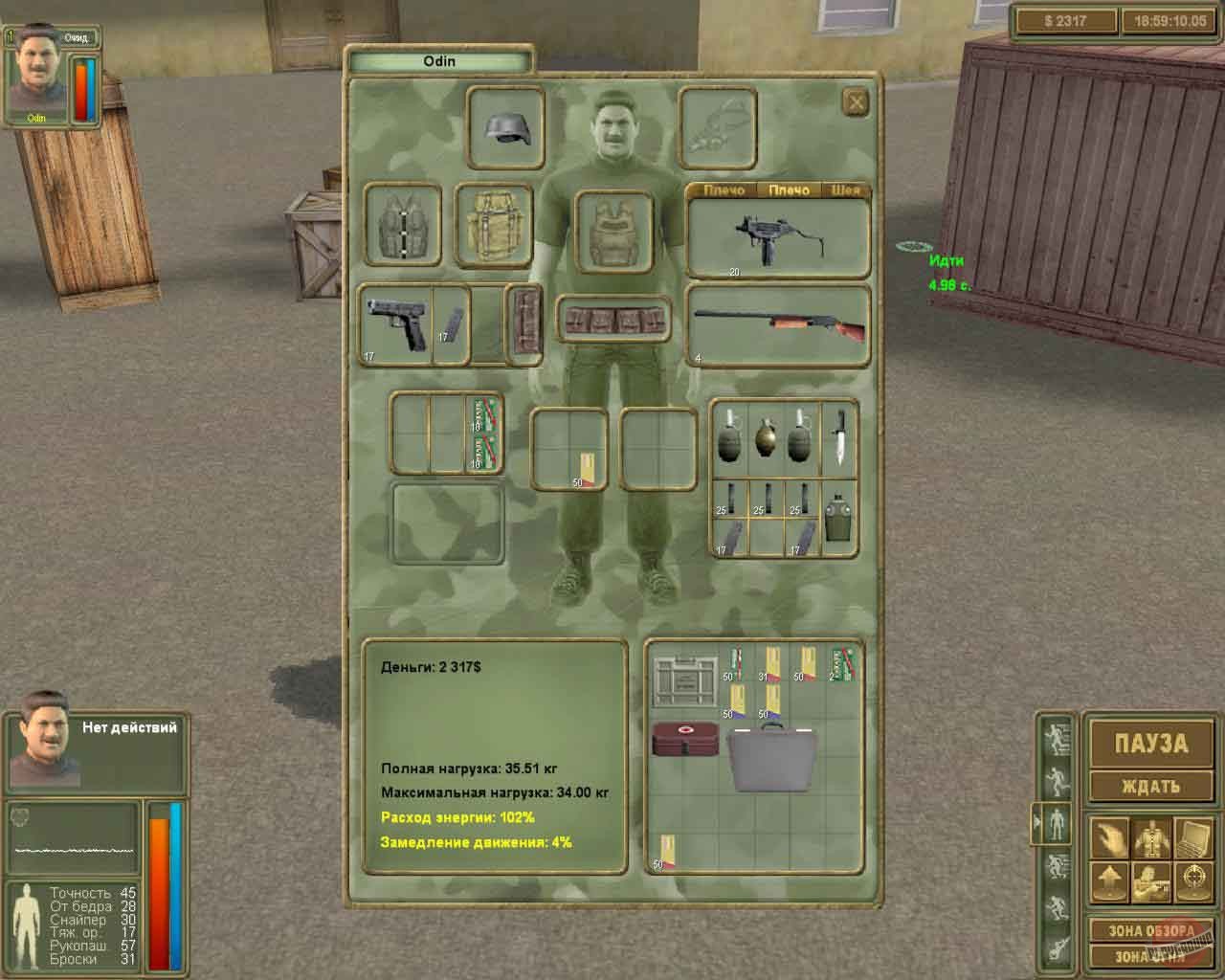Click the ЖДАТЬ wait button
The width and height of the screenshot is (1225, 980).
pyautogui.click(x=1151, y=785)
